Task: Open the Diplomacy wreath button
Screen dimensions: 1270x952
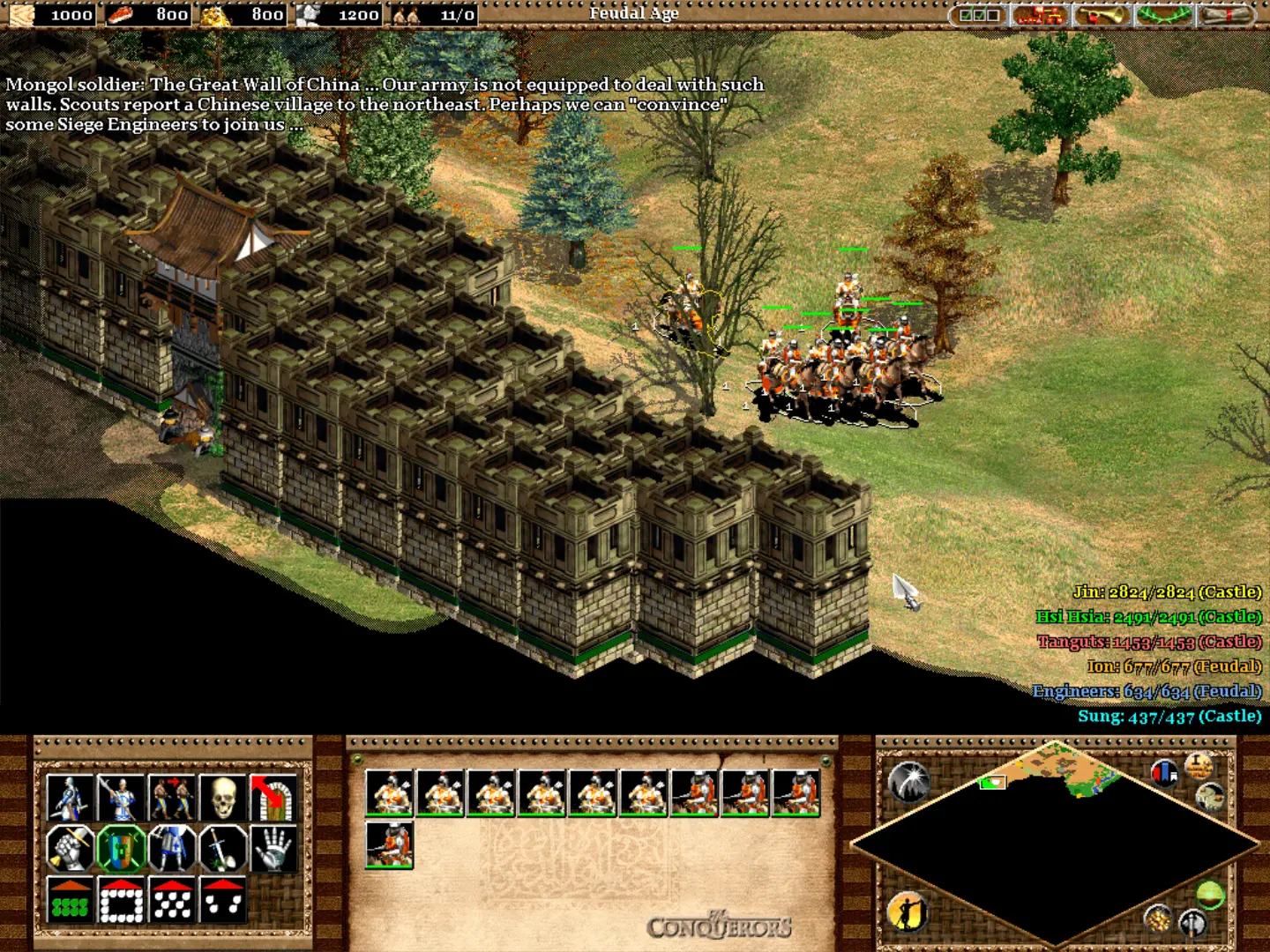Action: click(1163, 15)
